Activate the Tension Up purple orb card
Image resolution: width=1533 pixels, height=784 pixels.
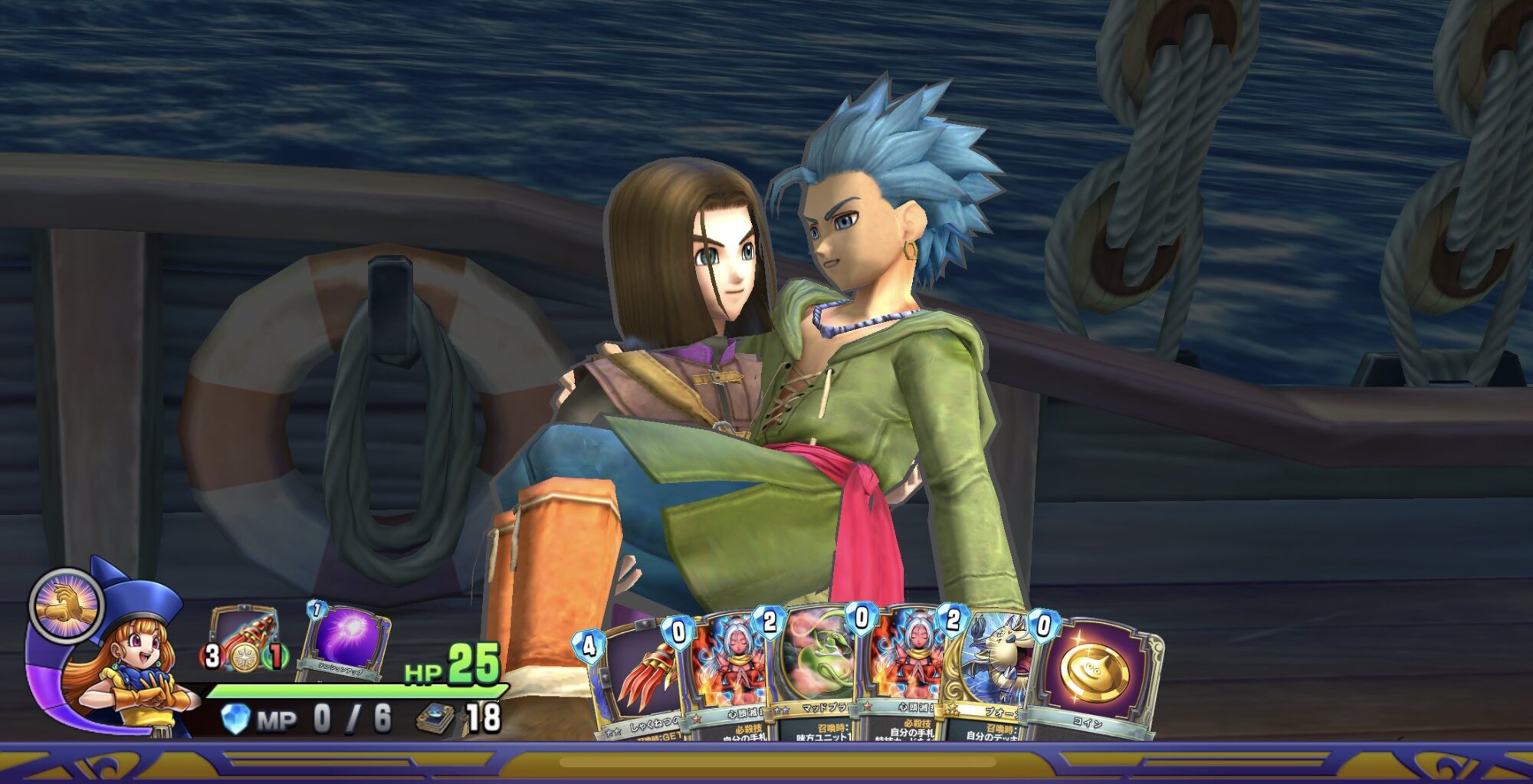pos(346,640)
